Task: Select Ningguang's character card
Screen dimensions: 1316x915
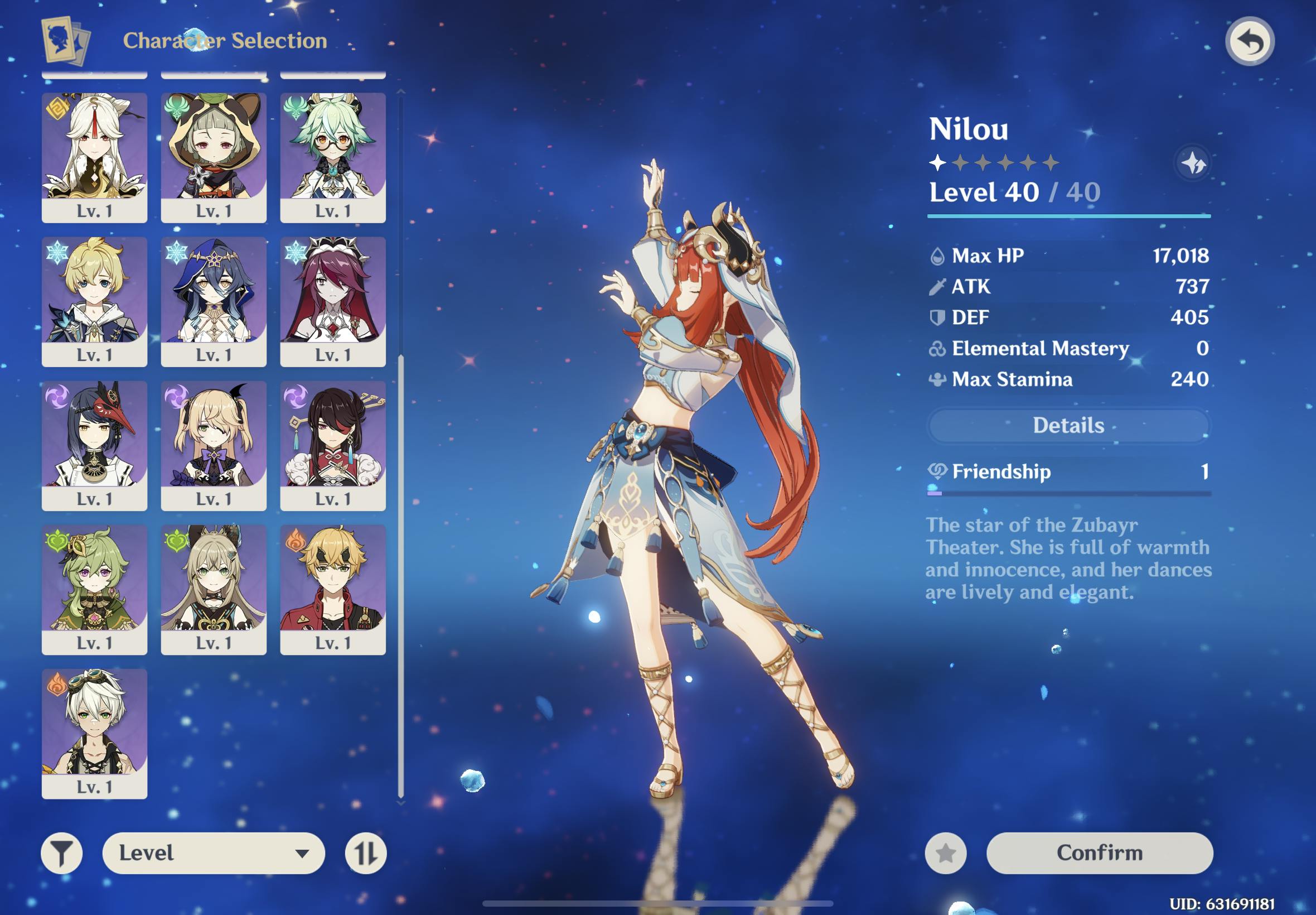Action: [95, 157]
